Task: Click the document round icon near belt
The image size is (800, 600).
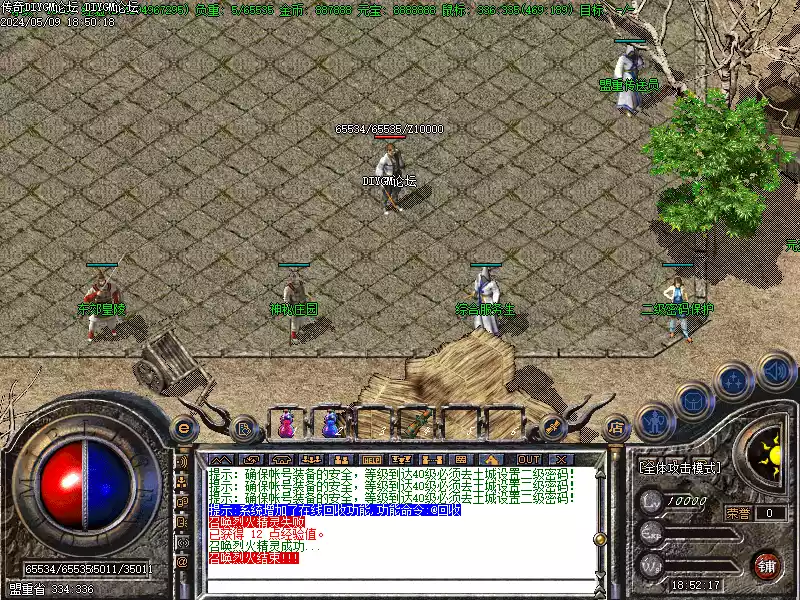Action: pyautogui.click(x=243, y=429)
